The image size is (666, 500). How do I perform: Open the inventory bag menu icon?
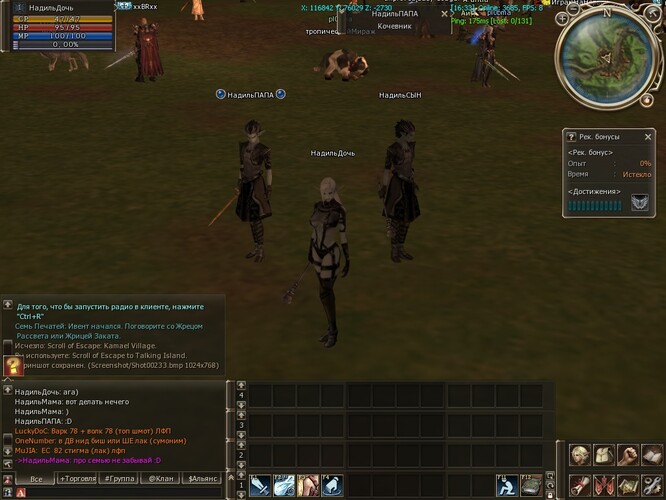click(604, 456)
